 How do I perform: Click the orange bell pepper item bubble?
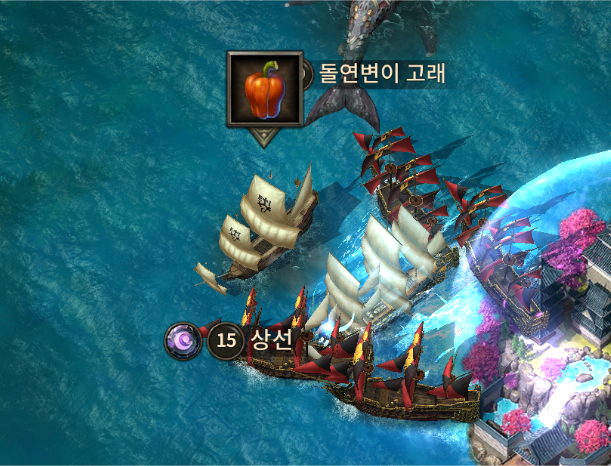point(265,89)
